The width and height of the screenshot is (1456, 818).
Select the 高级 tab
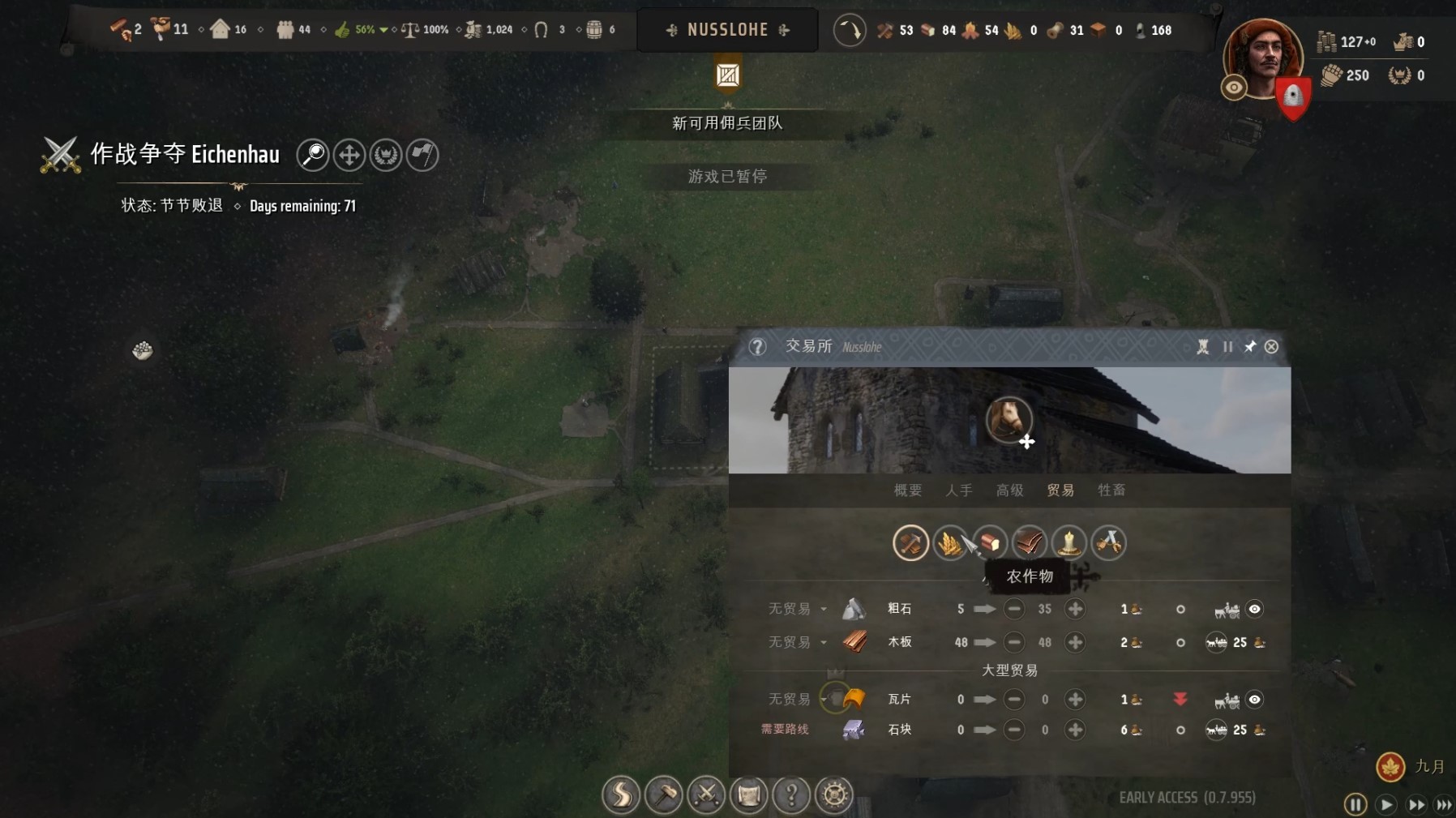1009,490
